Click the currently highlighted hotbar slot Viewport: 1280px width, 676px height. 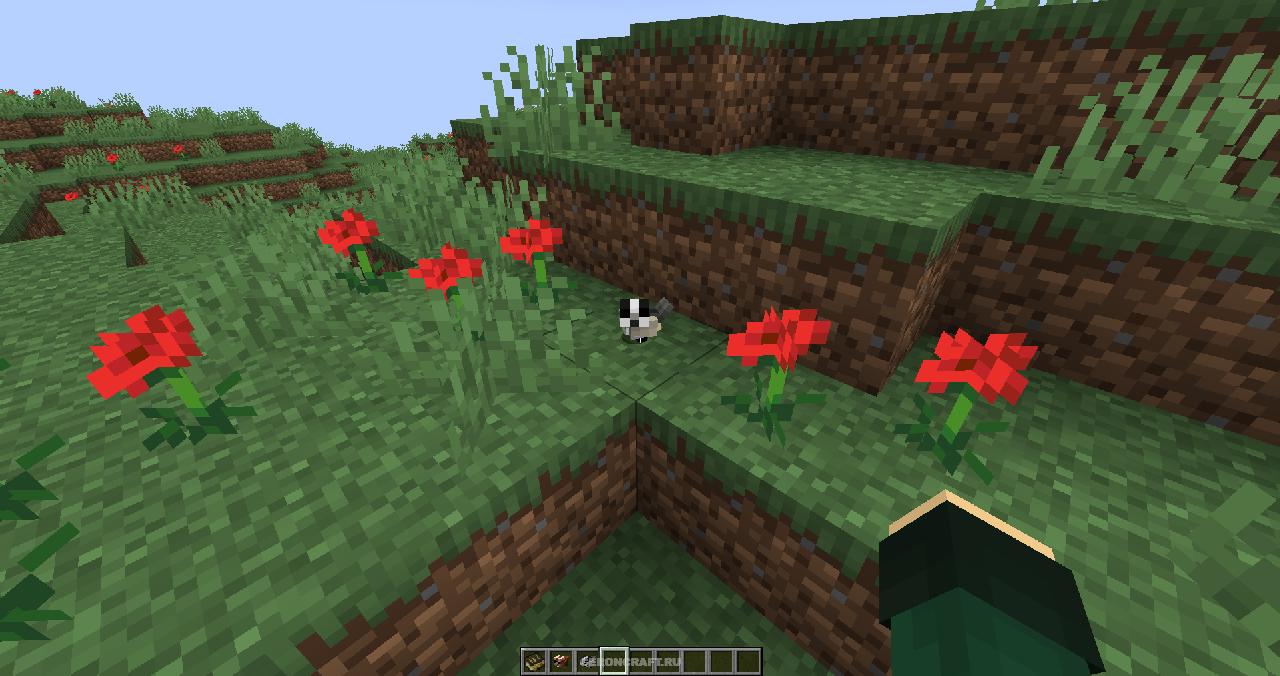coord(614,661)
